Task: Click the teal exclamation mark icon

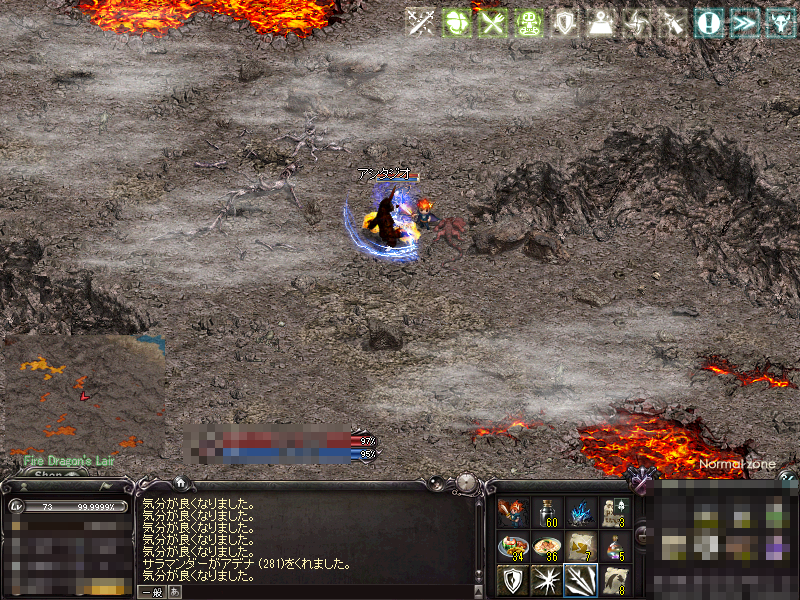Action: coord(709,23)
